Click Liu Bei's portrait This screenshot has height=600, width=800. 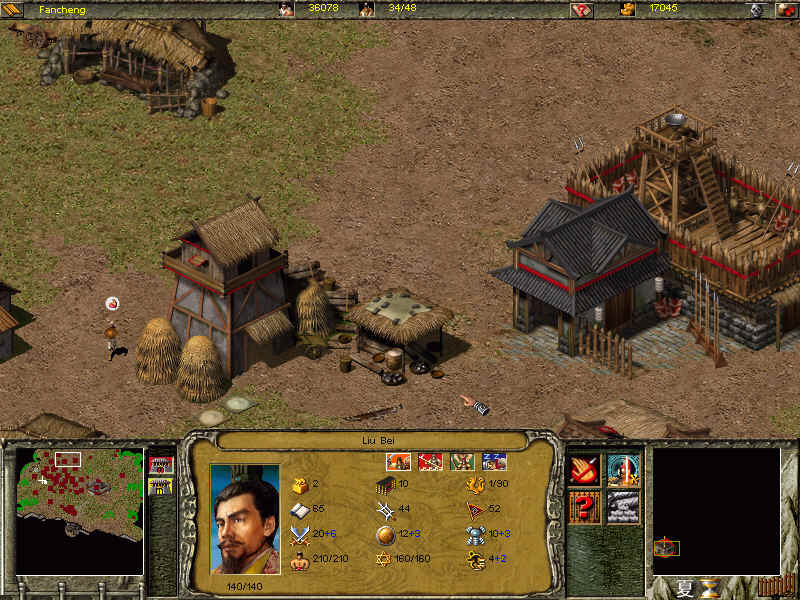click(x=245, y=519)
